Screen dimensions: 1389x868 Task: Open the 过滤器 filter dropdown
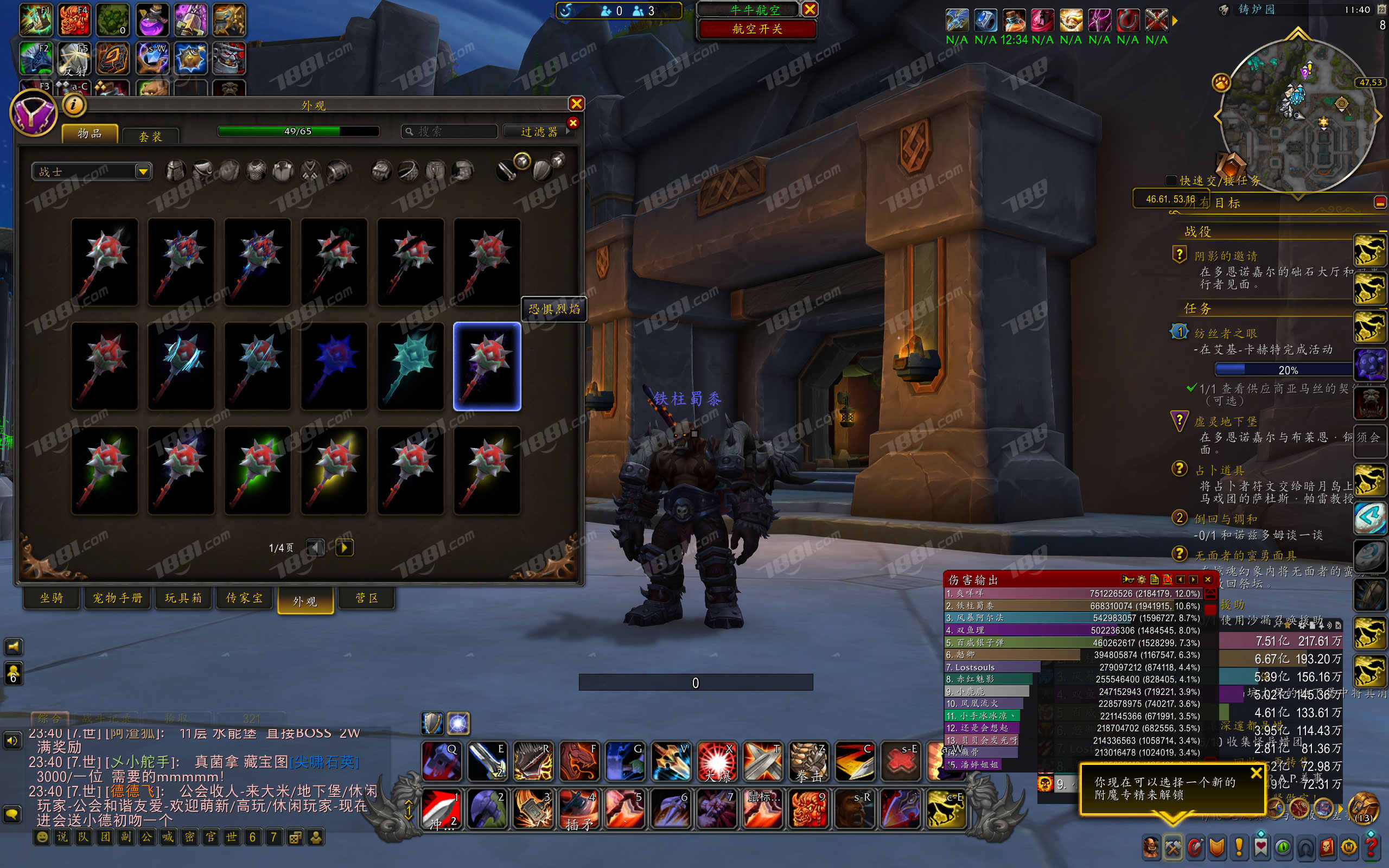point(538,131)
